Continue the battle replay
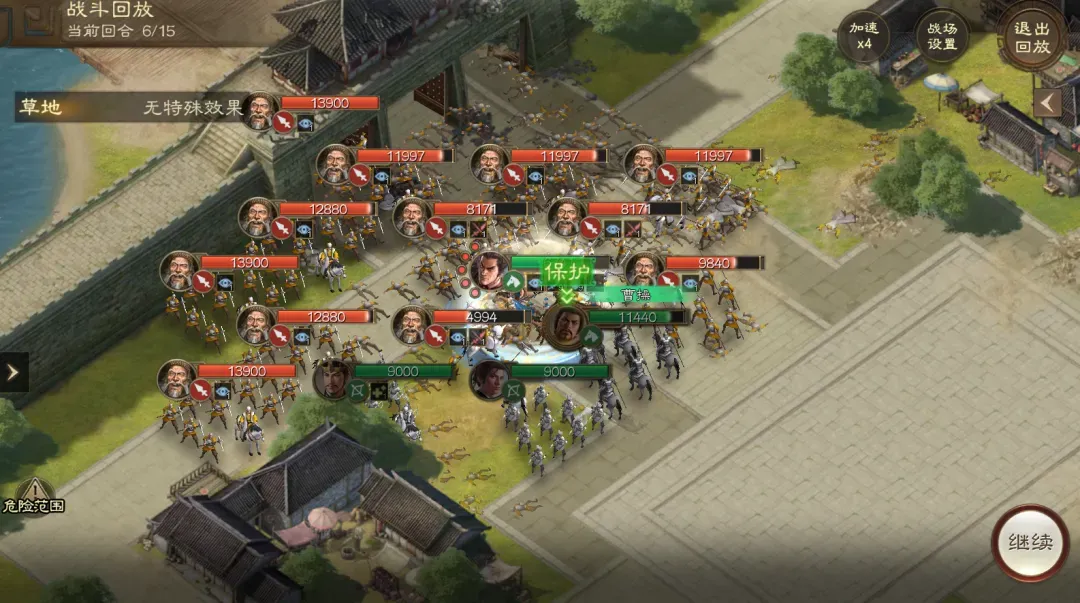The image size is (1080, 603). click(1029, 543)
